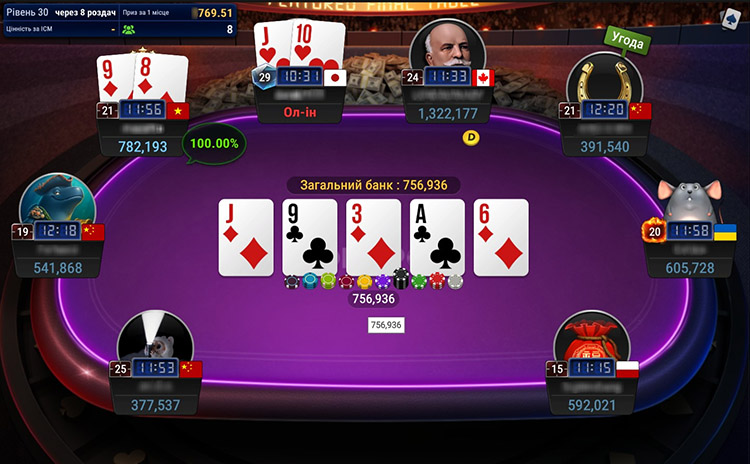Click the green Угода tag
Viewport: 750px width, 464px height.
(627, 41)
